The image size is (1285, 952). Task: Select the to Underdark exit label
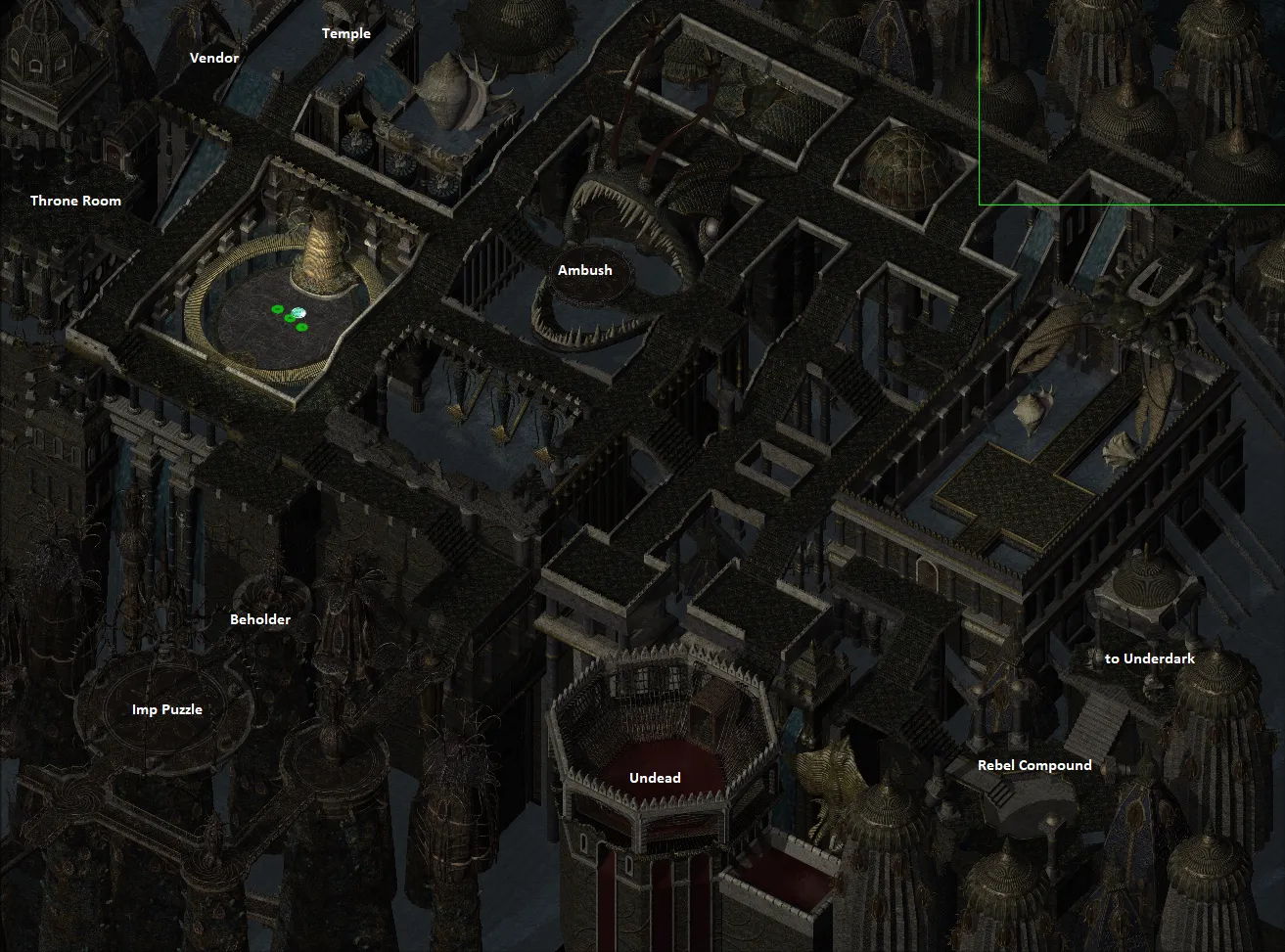[x=1150, y=658]
